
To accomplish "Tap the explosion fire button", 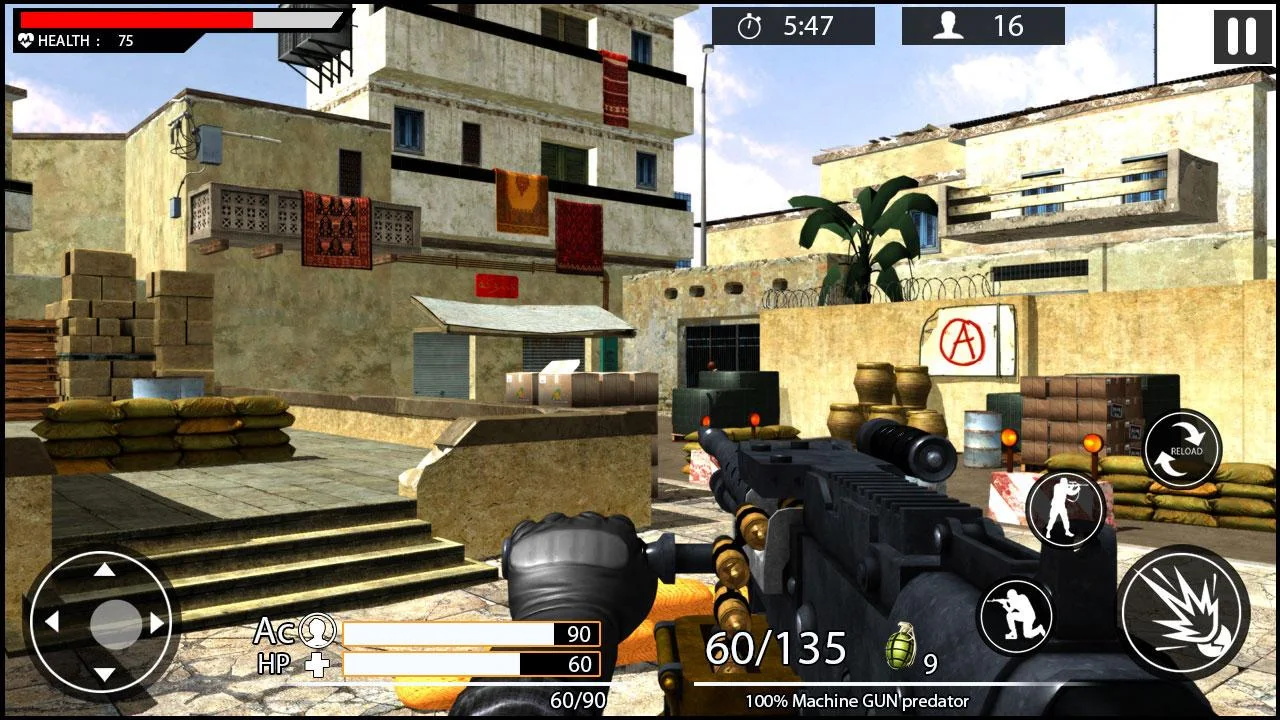I will [1187, 614].
